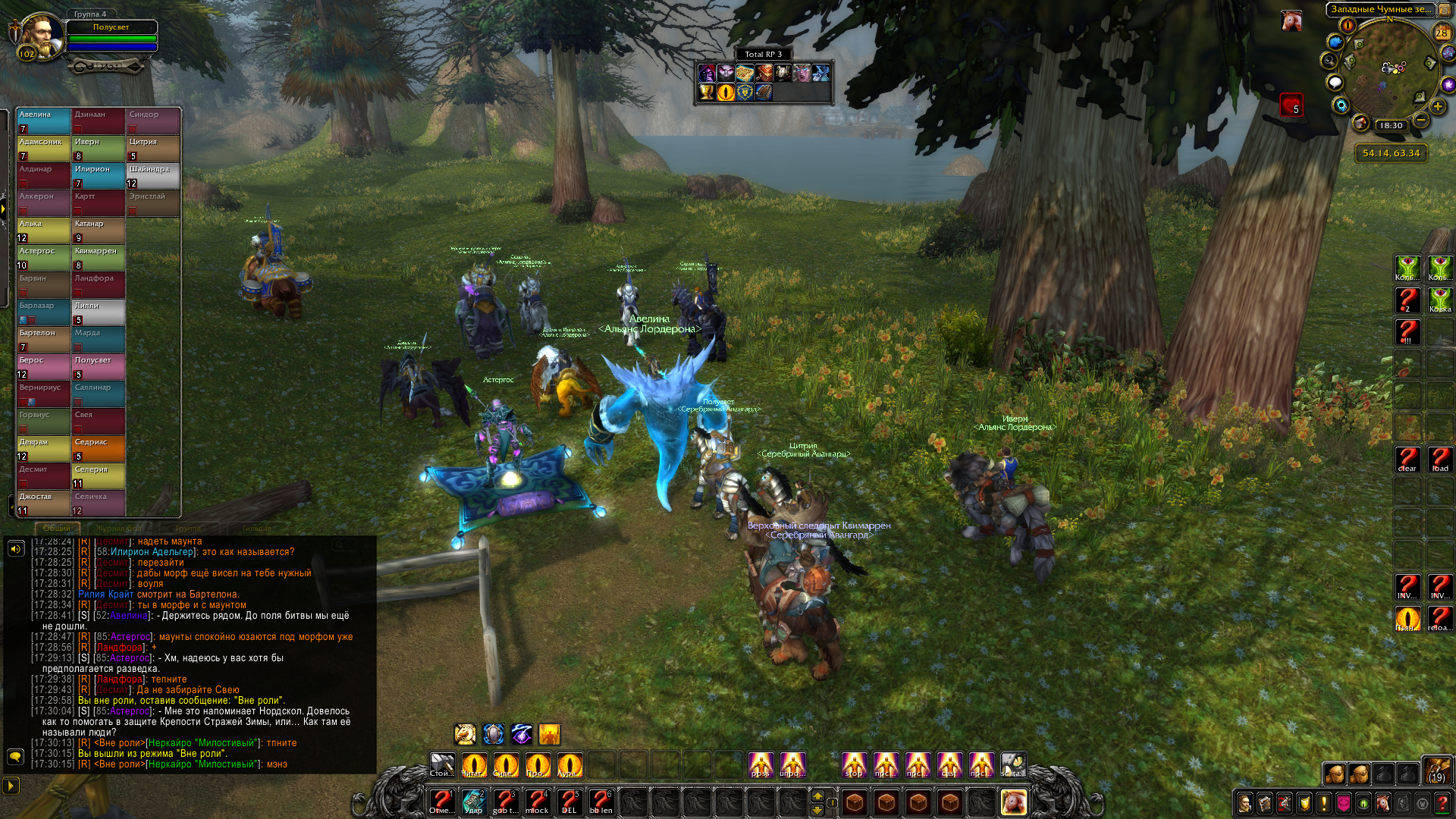Select Авелина in the raid frames

click(x=44, y=121)
